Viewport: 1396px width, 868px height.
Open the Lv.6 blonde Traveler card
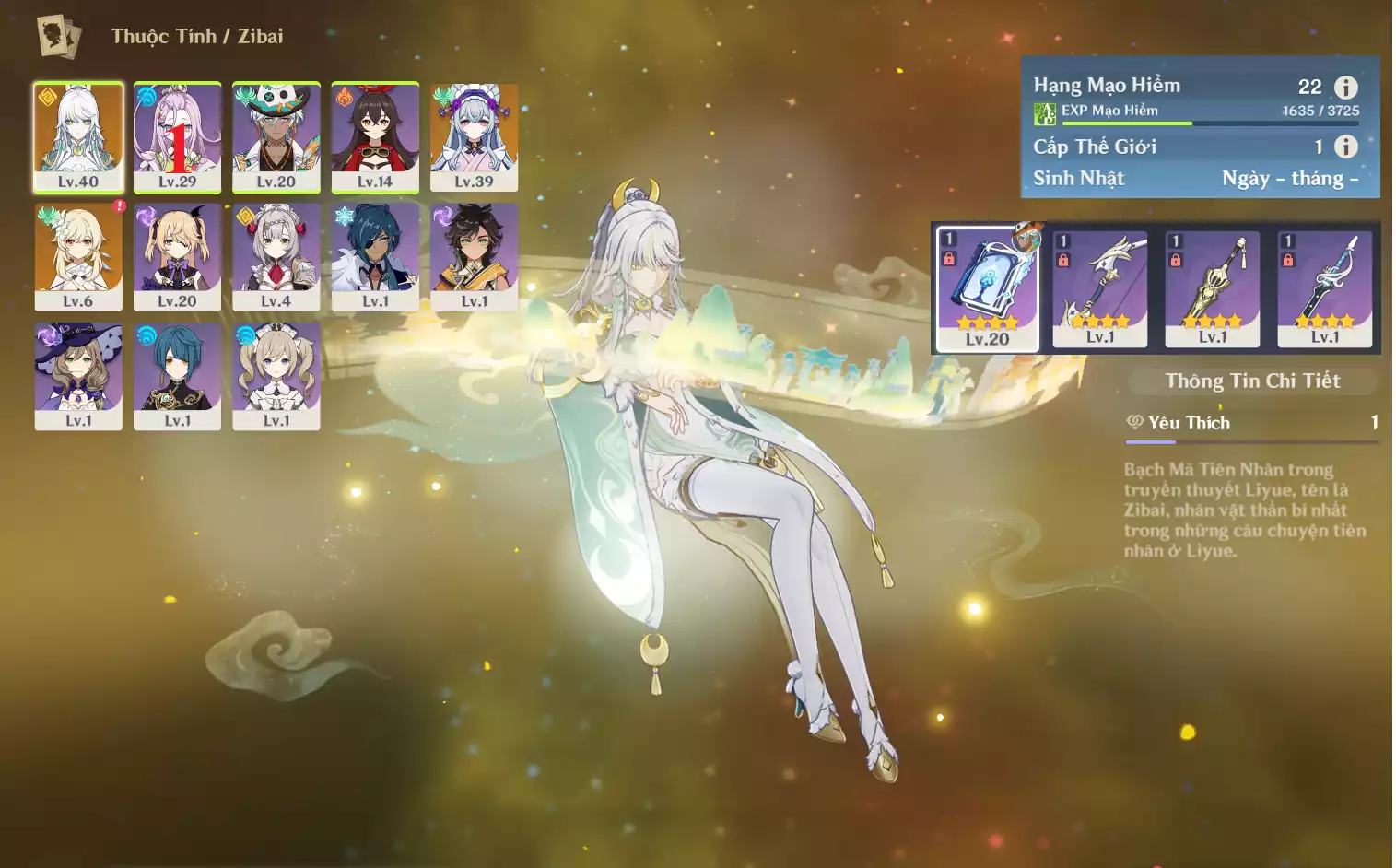[78, 256]
